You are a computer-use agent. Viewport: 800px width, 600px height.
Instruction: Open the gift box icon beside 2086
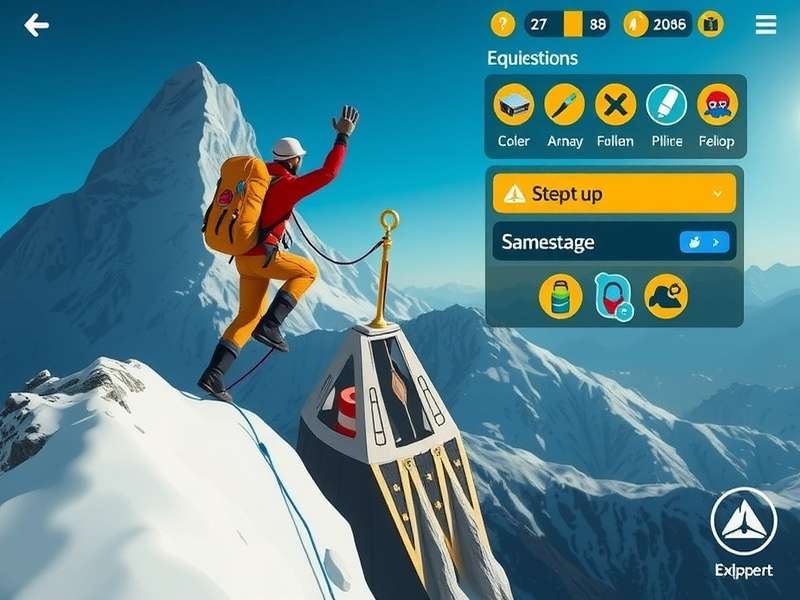[710, 25]
